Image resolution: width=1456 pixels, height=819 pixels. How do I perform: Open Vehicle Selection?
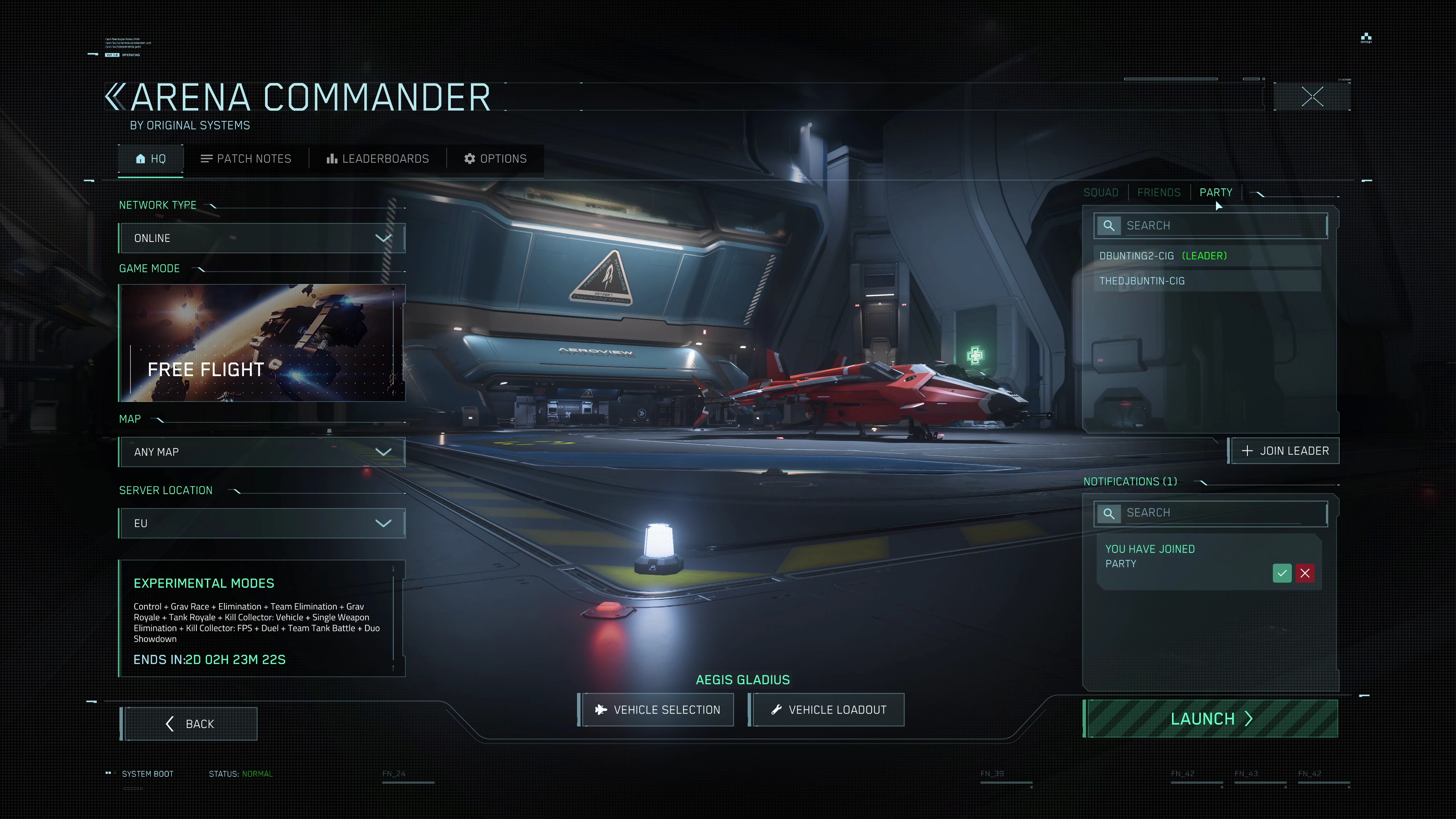pos(657,710)
